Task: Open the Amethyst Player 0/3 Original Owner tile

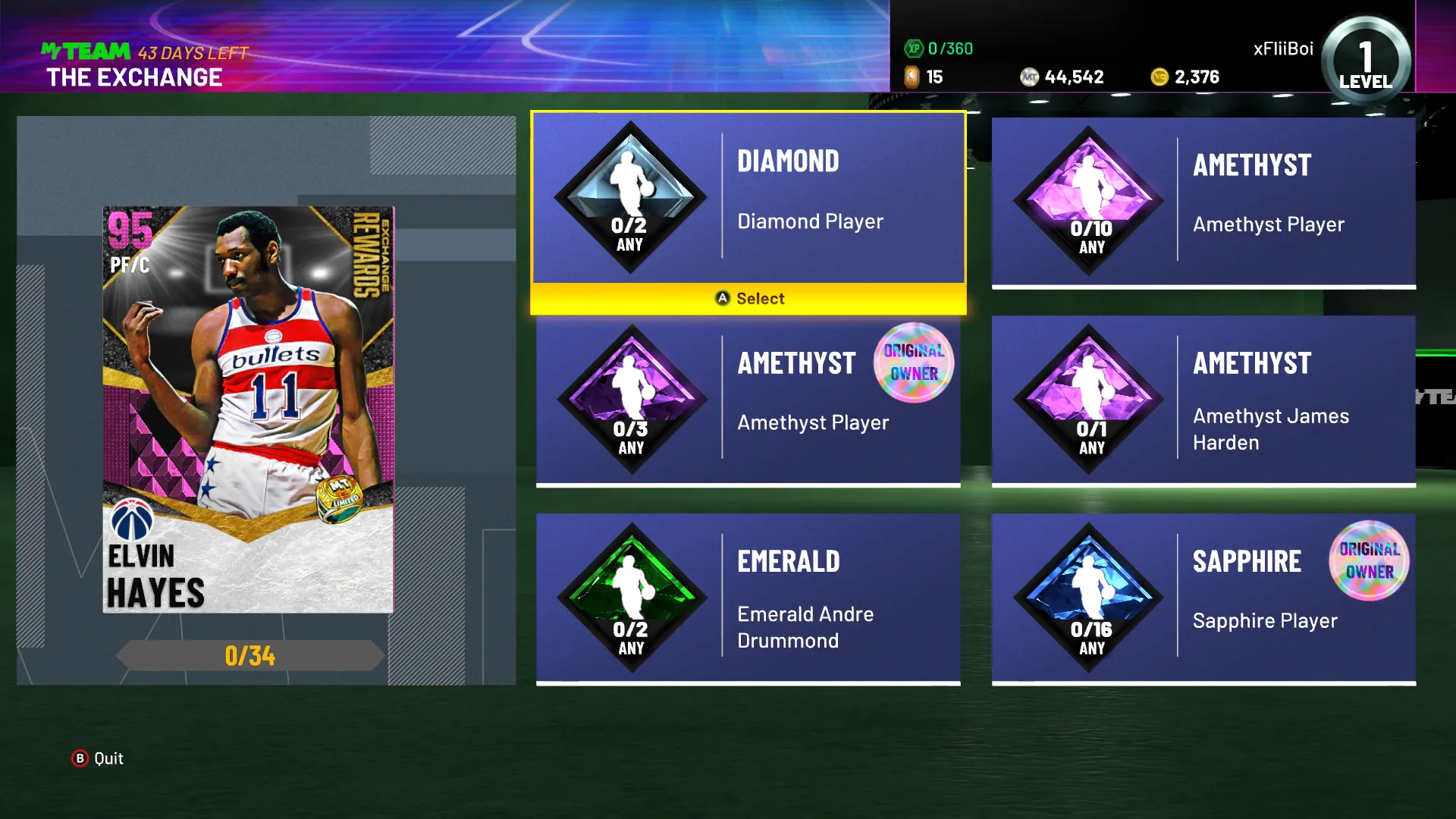Action: pos(748,400)
